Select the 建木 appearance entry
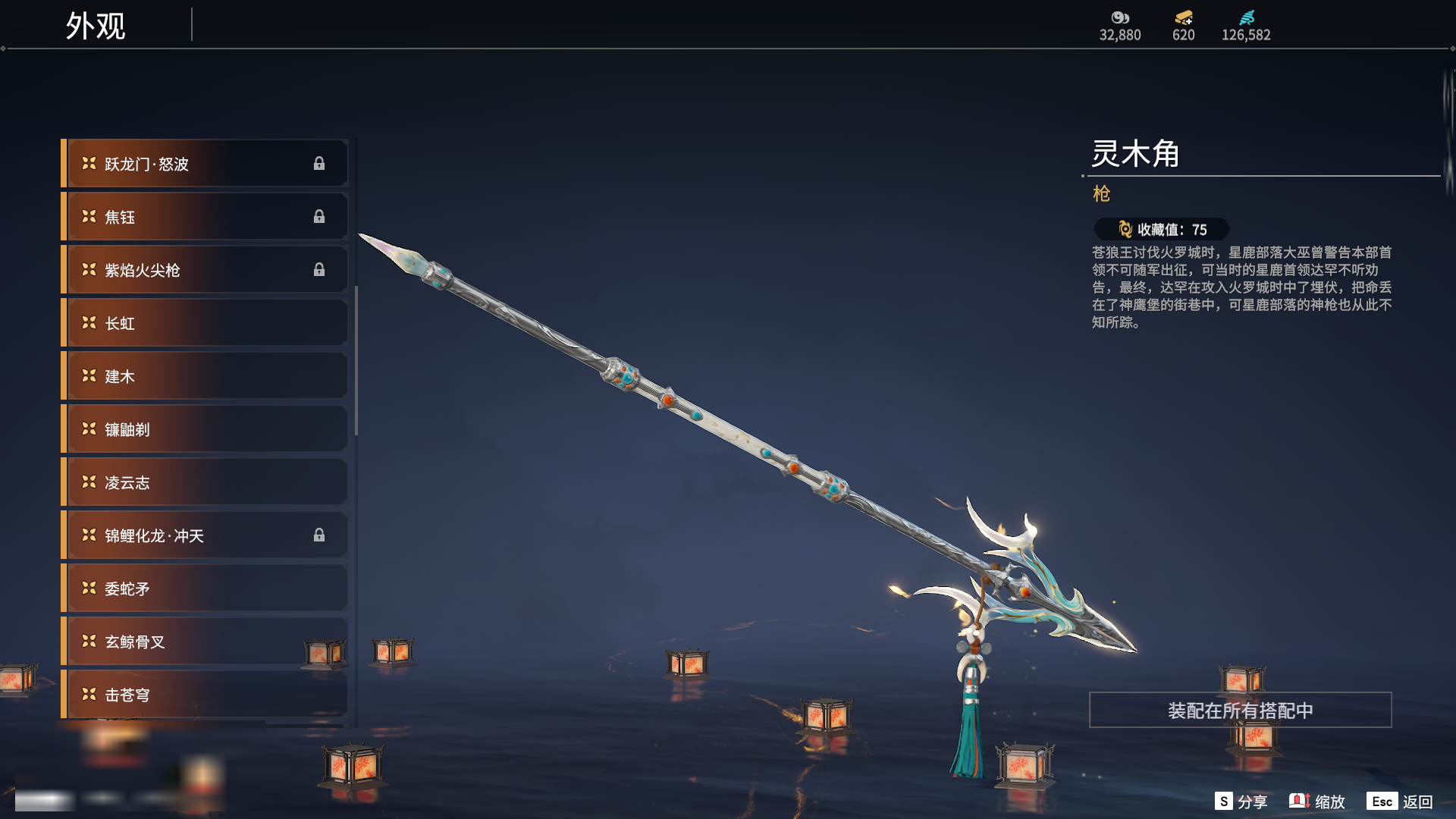1456x819 pixels. pyautogui.click(x=205, y=376)
